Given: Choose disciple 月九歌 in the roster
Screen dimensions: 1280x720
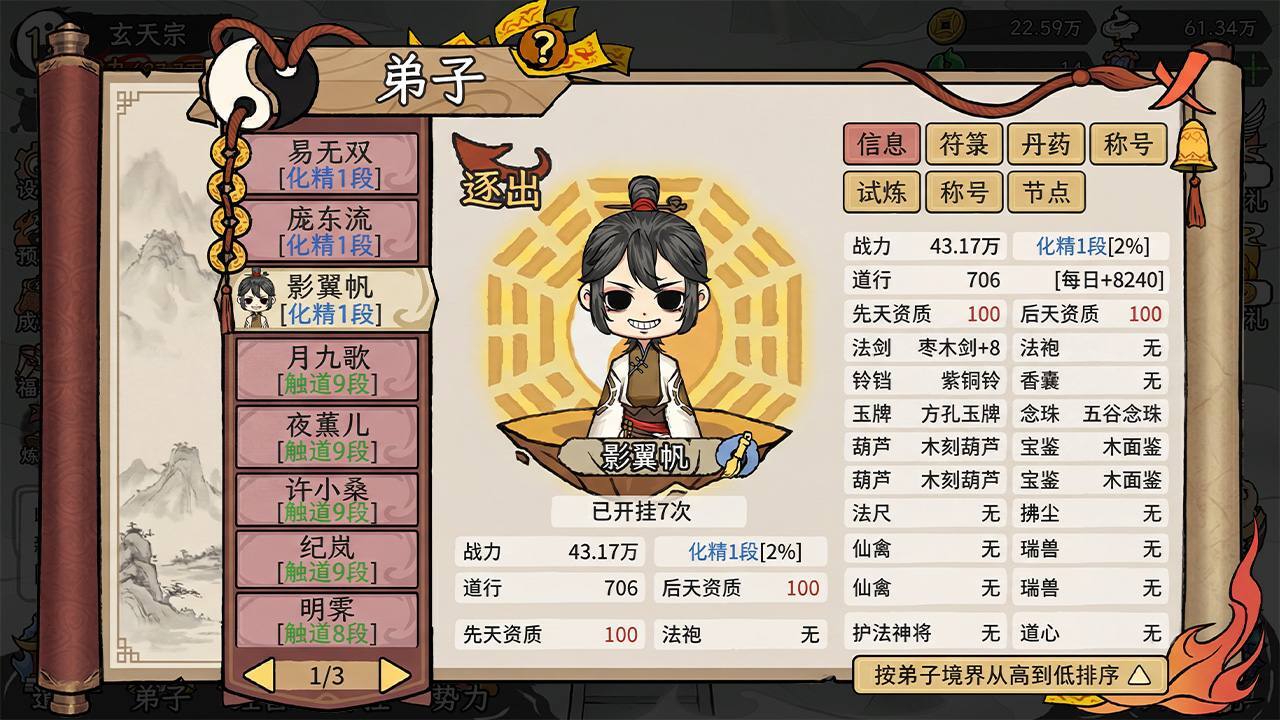Looking at the screenshot, I should pos(329,370).
